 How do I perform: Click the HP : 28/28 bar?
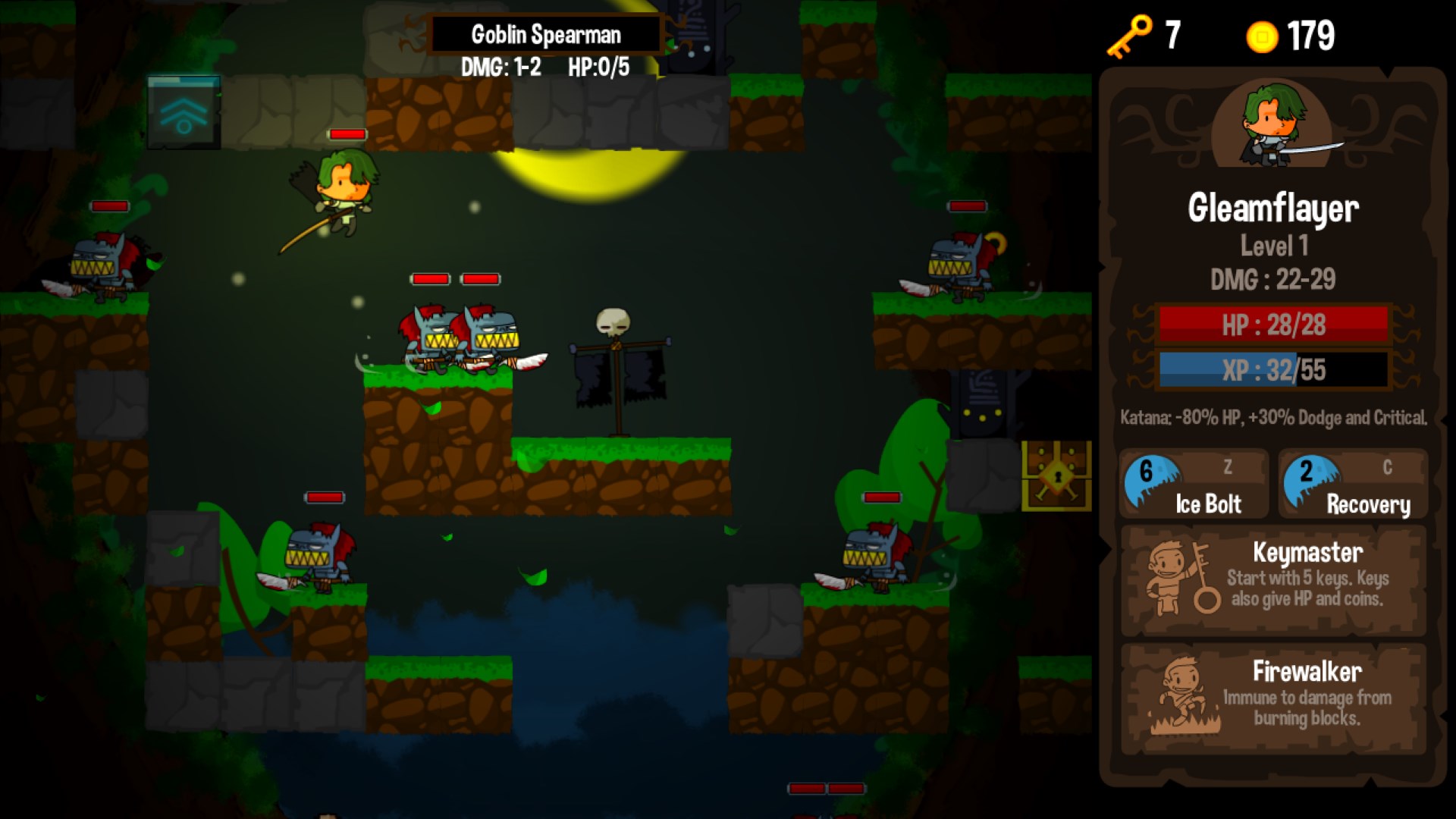[x=1272, y=326]
